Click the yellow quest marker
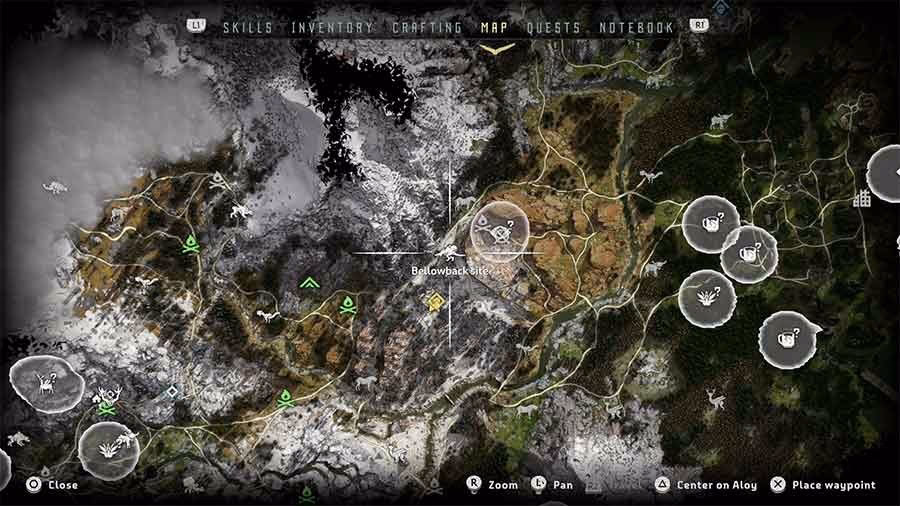900x506 pixels. 435,301
